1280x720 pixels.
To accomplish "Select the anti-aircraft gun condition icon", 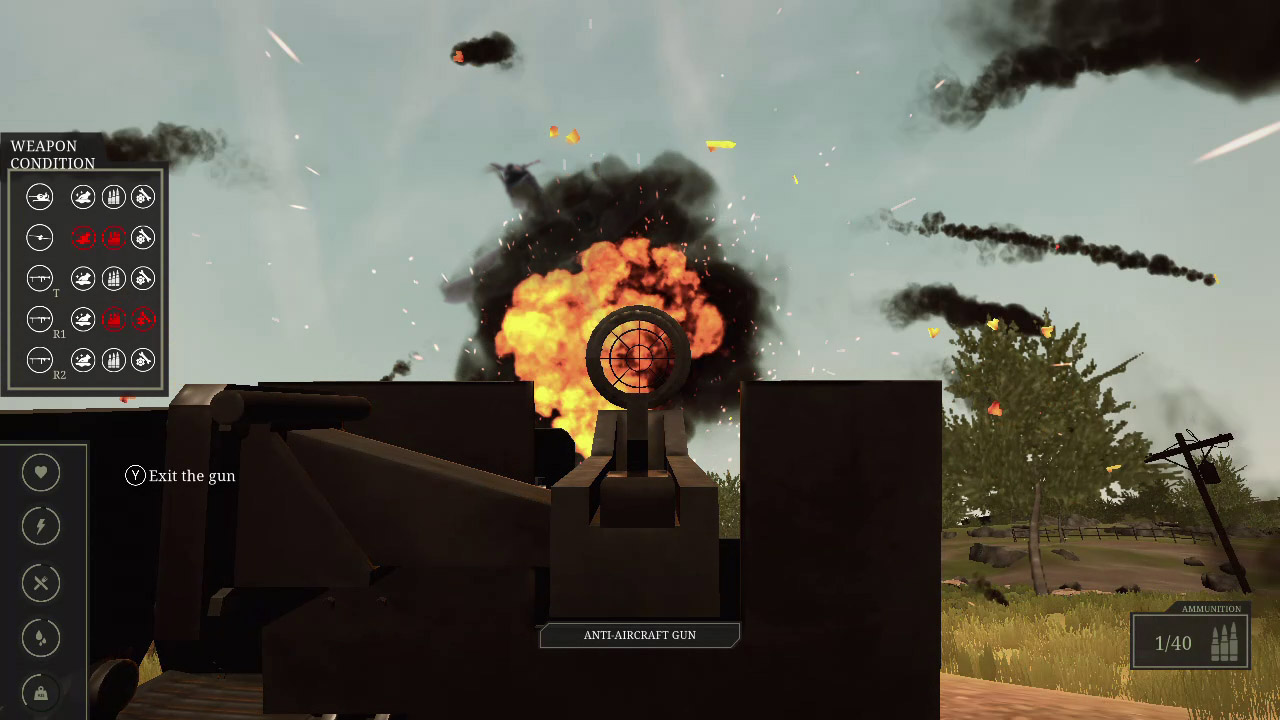I will pyautogui.click(x=40, y=237).
